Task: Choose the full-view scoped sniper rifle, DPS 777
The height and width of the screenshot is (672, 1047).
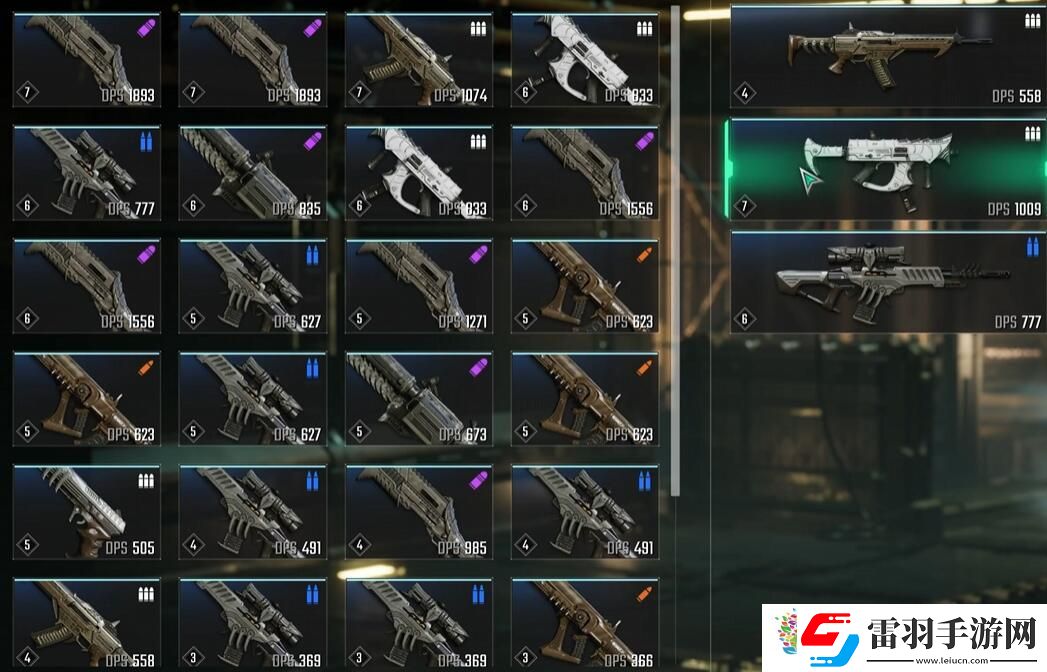Action: pyautogui.click(x=885, y=283)
